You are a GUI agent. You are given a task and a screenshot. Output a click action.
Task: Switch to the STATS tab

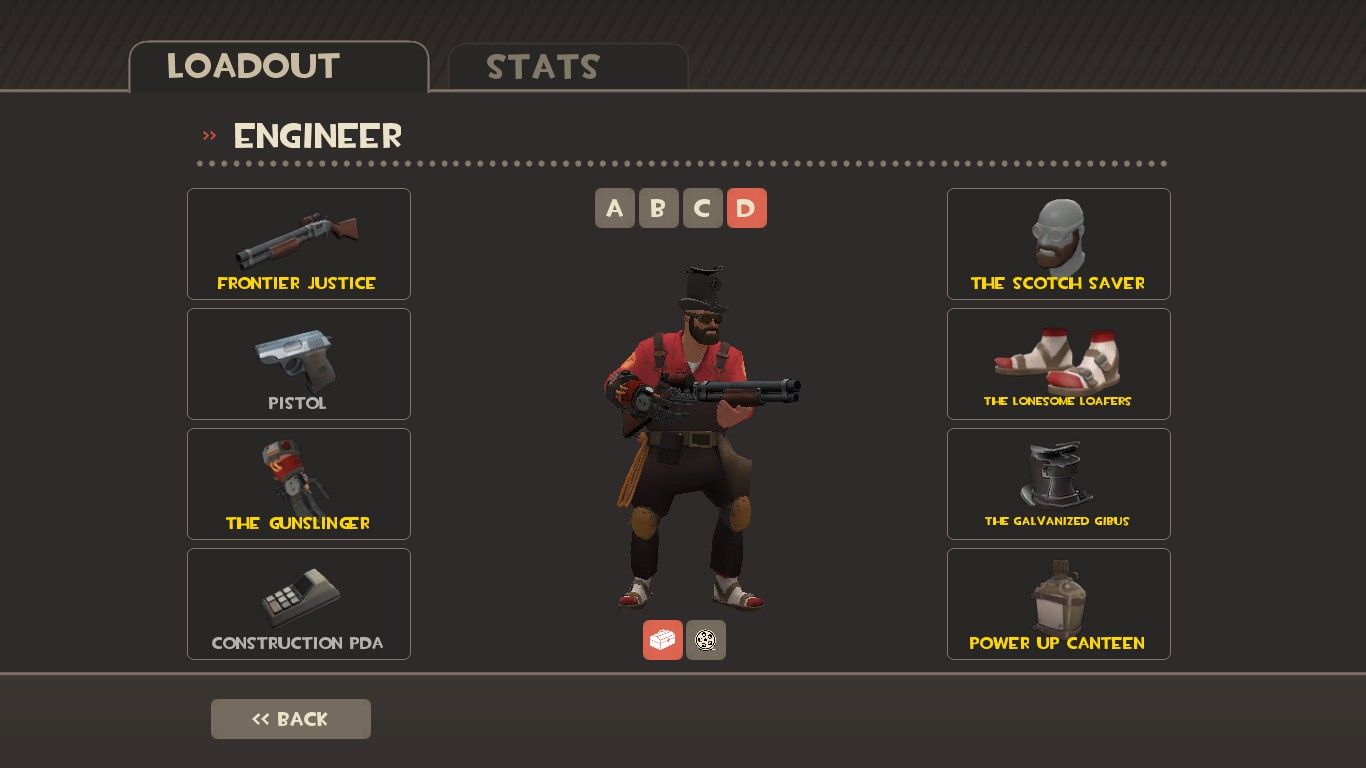point(544,67)
